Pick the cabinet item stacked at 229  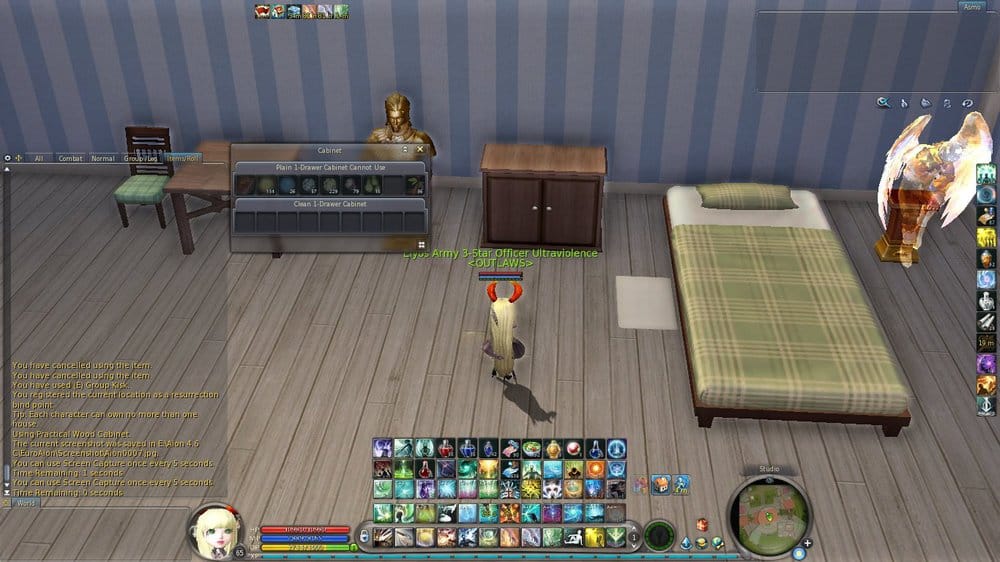[329, 185]
